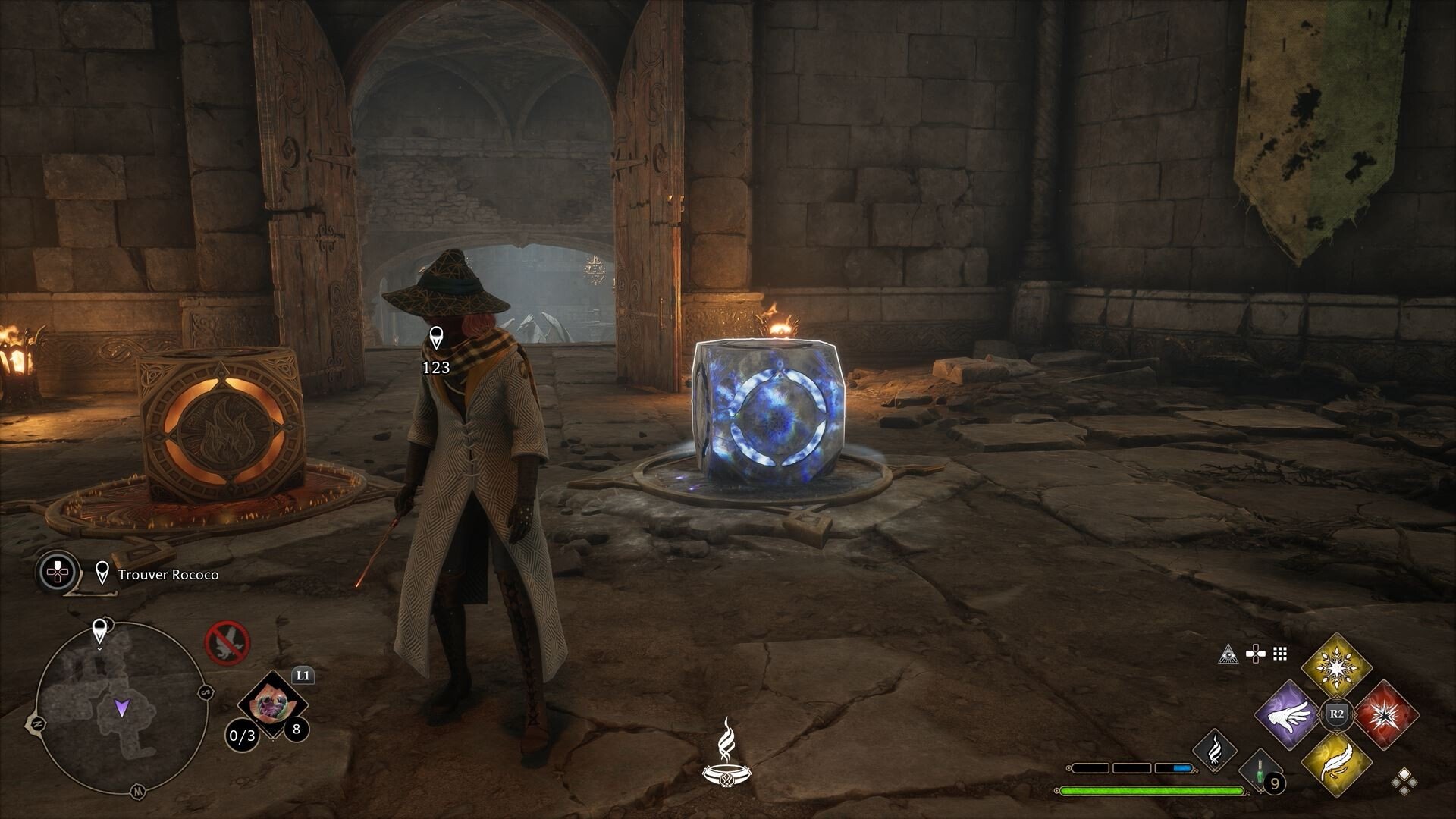Cast the purple hand spell

point(1288,715)
